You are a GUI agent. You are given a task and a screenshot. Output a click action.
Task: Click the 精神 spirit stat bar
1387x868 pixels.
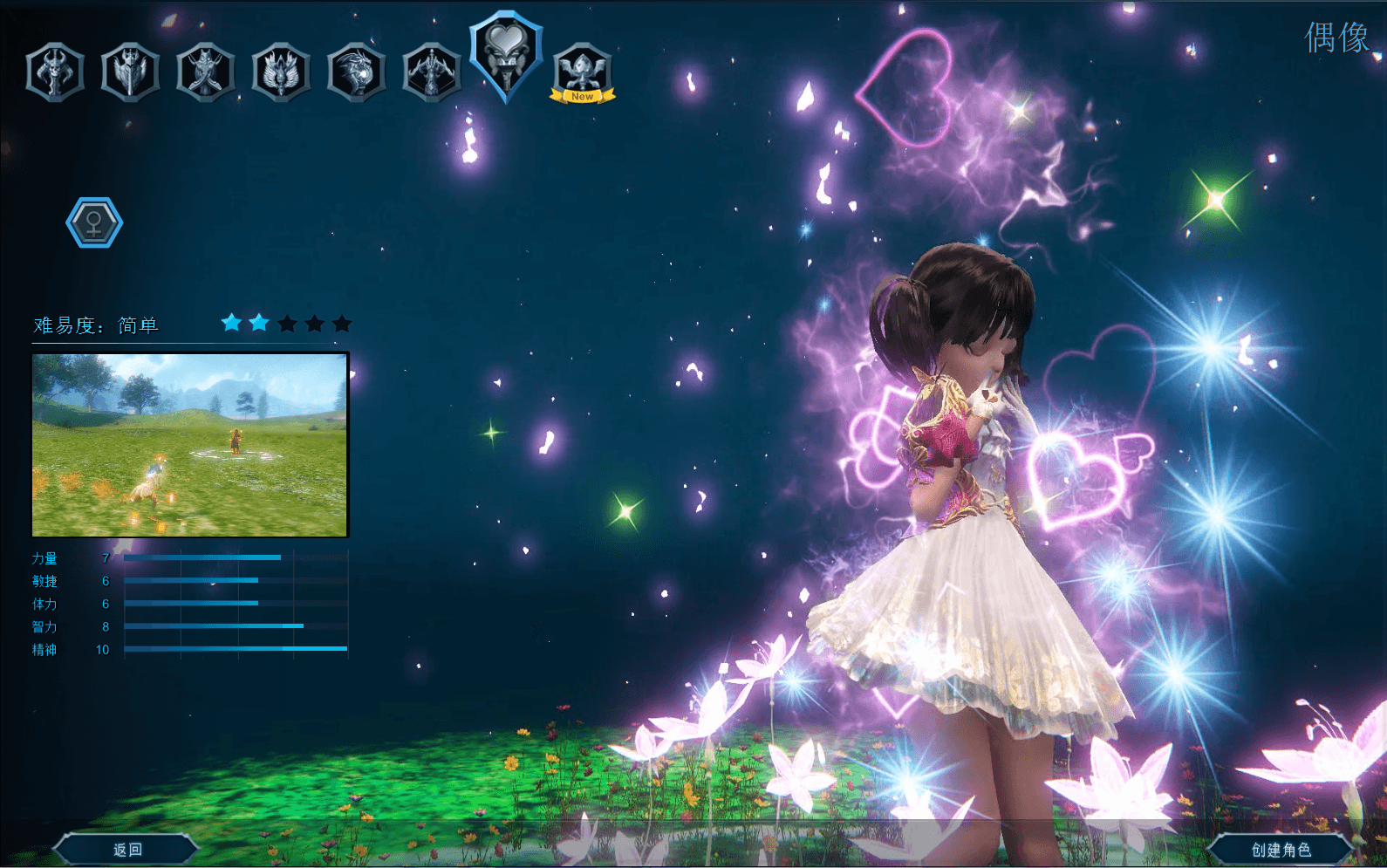tap(234, 650)
